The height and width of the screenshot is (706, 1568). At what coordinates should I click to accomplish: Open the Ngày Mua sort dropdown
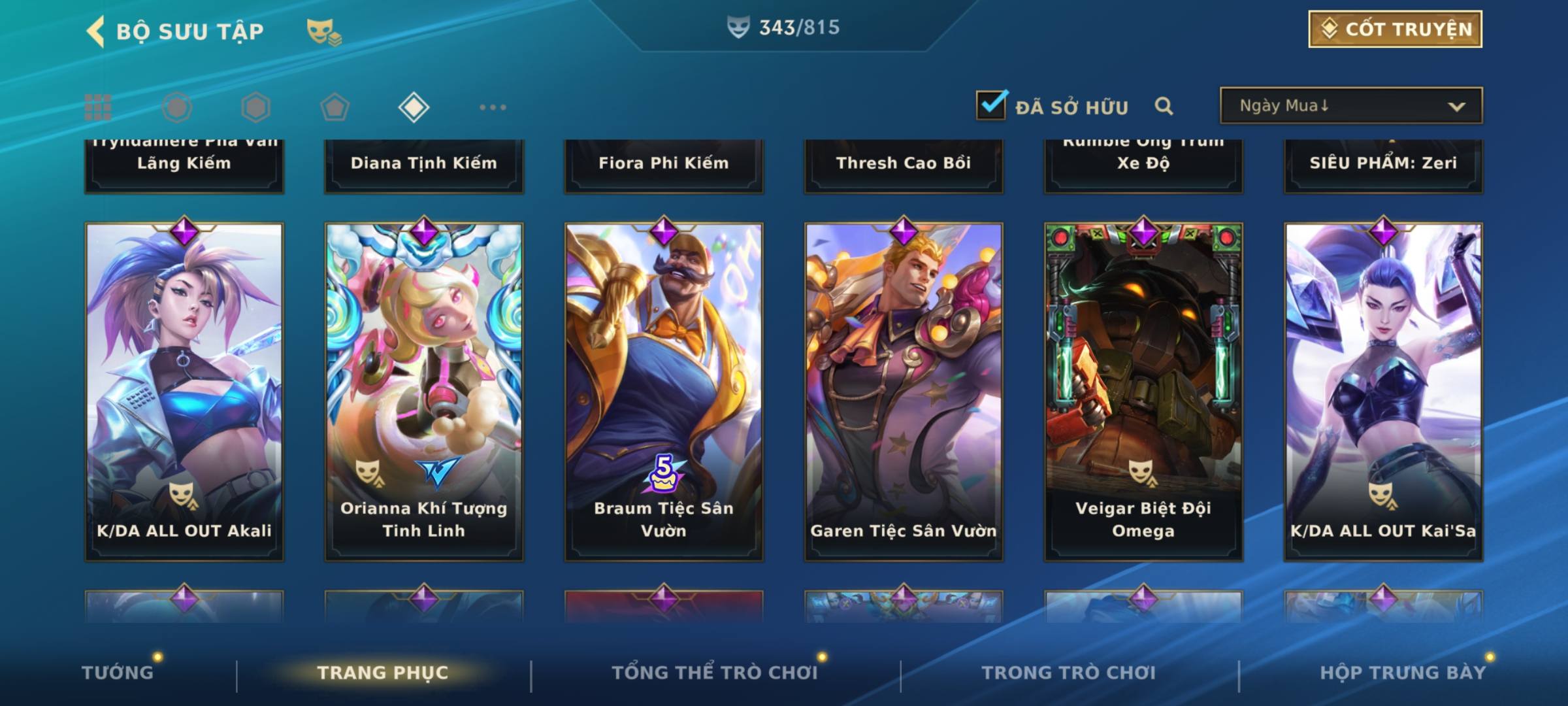click(x=1350, y=106)
